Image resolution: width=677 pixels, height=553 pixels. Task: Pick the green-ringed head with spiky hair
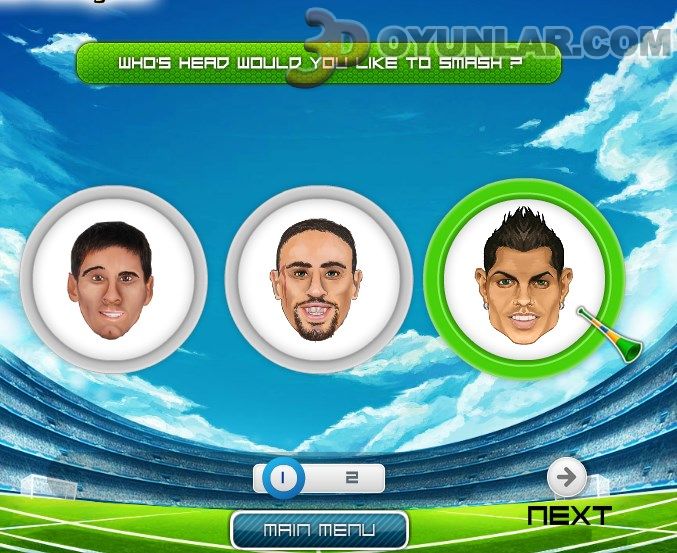[x=525, y=279]
